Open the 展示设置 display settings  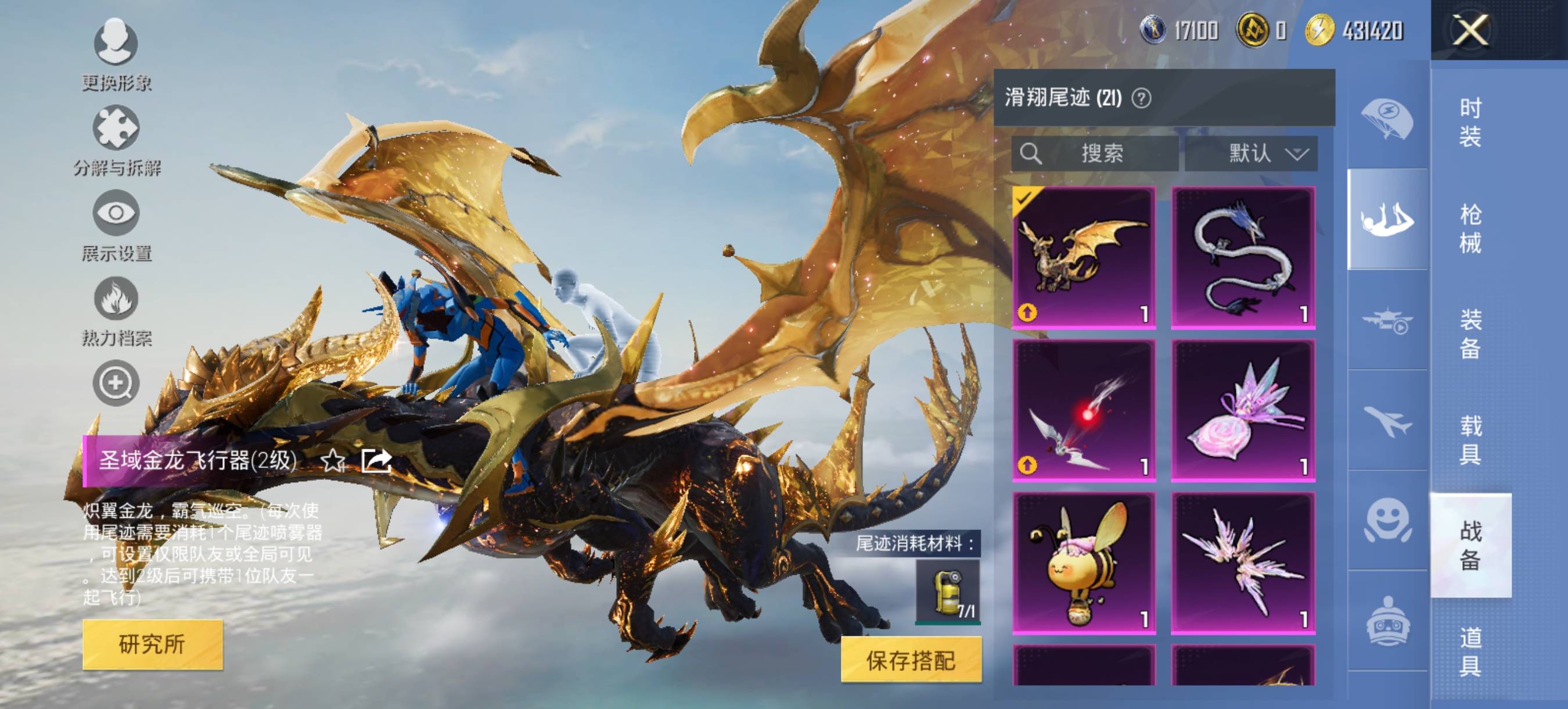tap(116, 219)
